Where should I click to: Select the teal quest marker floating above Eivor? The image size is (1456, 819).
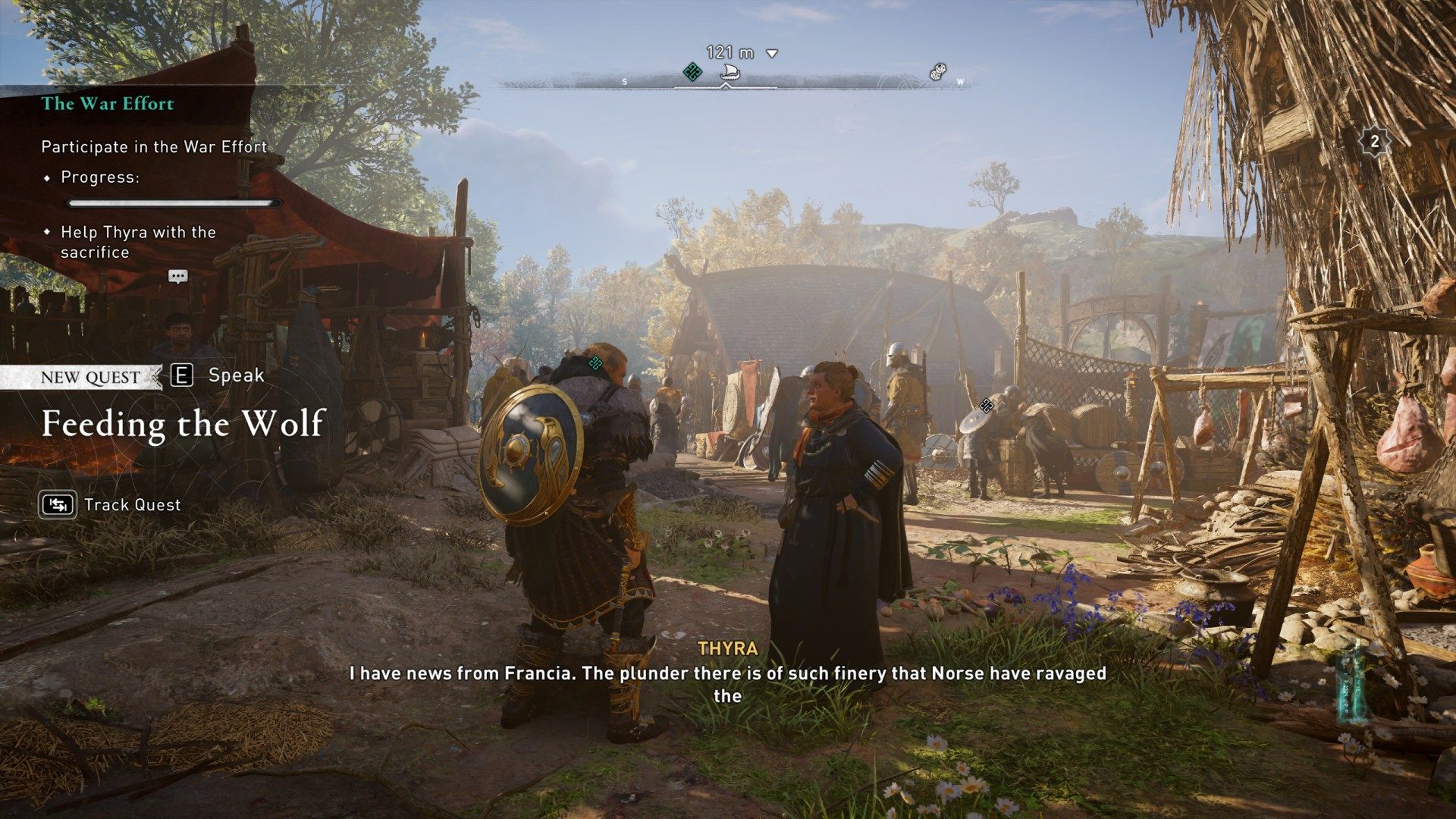[x=595, y=363]
